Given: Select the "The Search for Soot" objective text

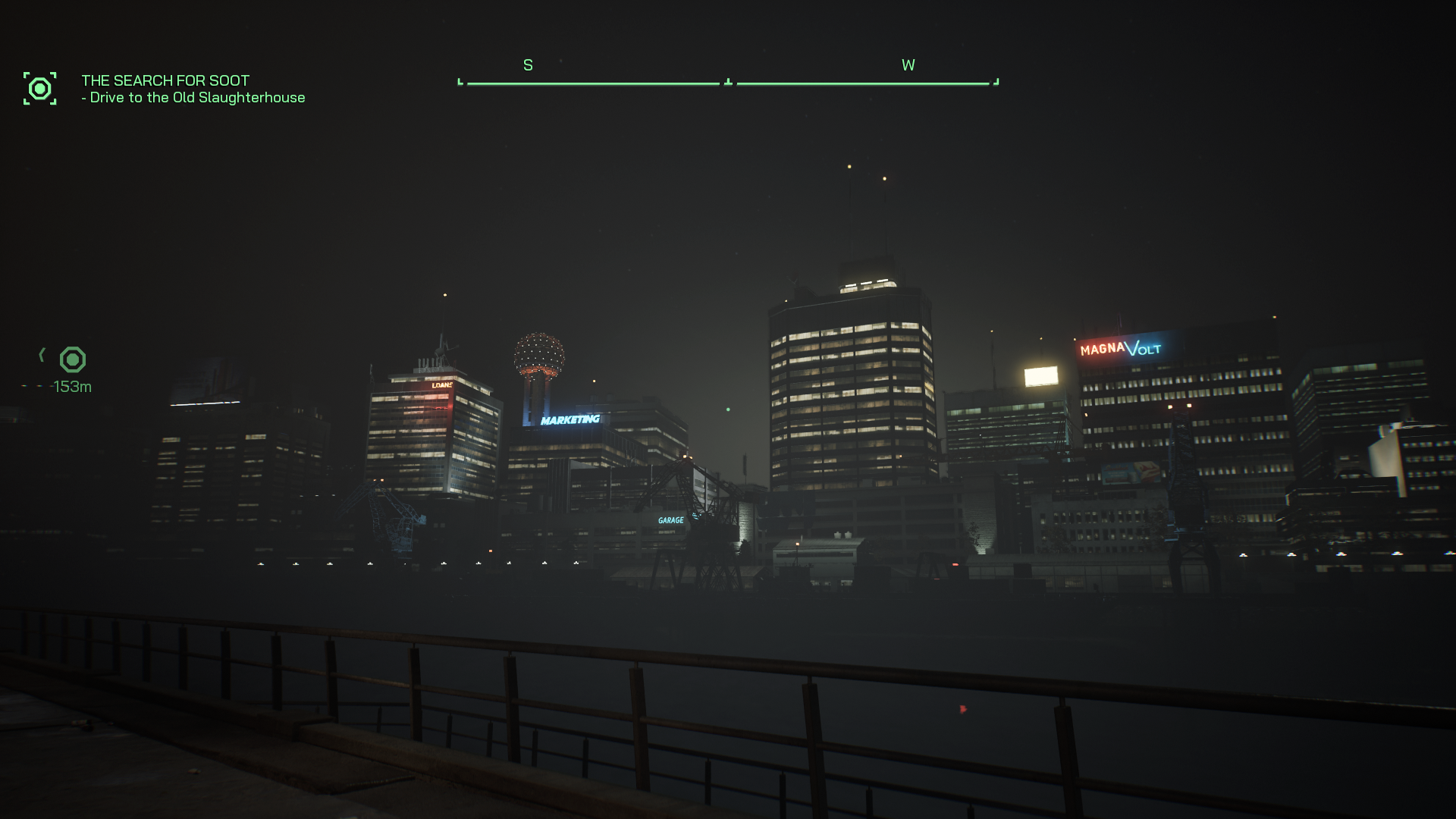Looking at the screenshot, I should point(165,80).
